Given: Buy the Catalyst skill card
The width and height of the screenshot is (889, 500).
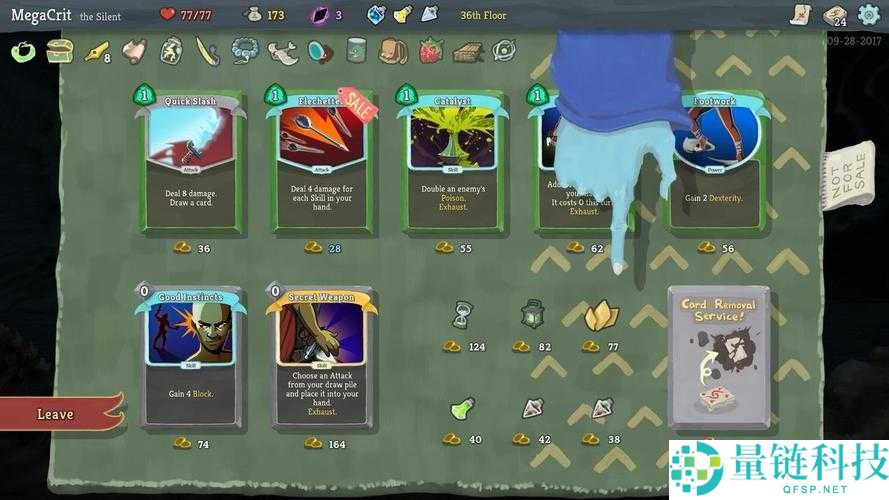Looking at the screenshot, I should tap(451, 160).
